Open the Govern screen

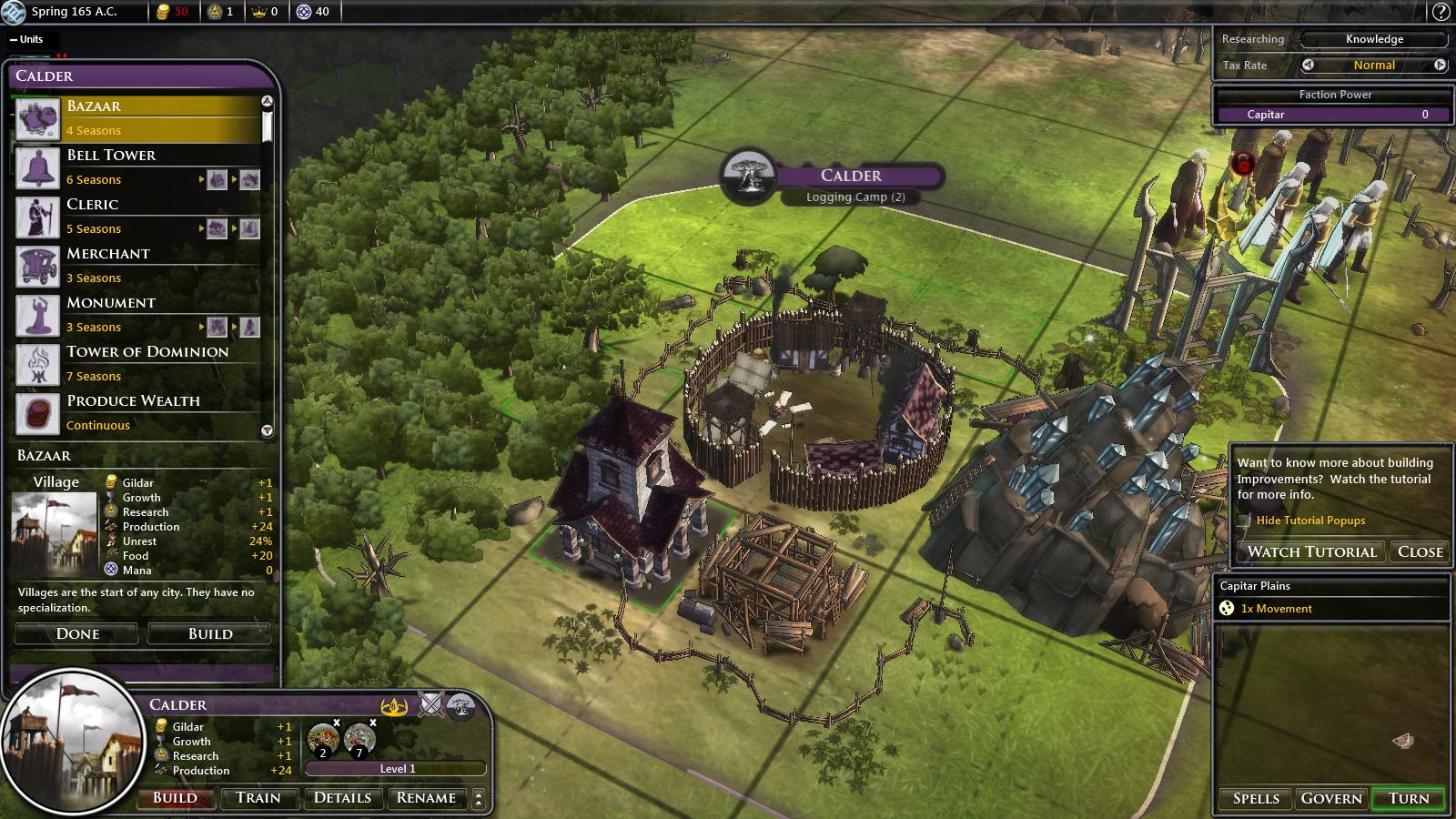[x=1331, y=798]
